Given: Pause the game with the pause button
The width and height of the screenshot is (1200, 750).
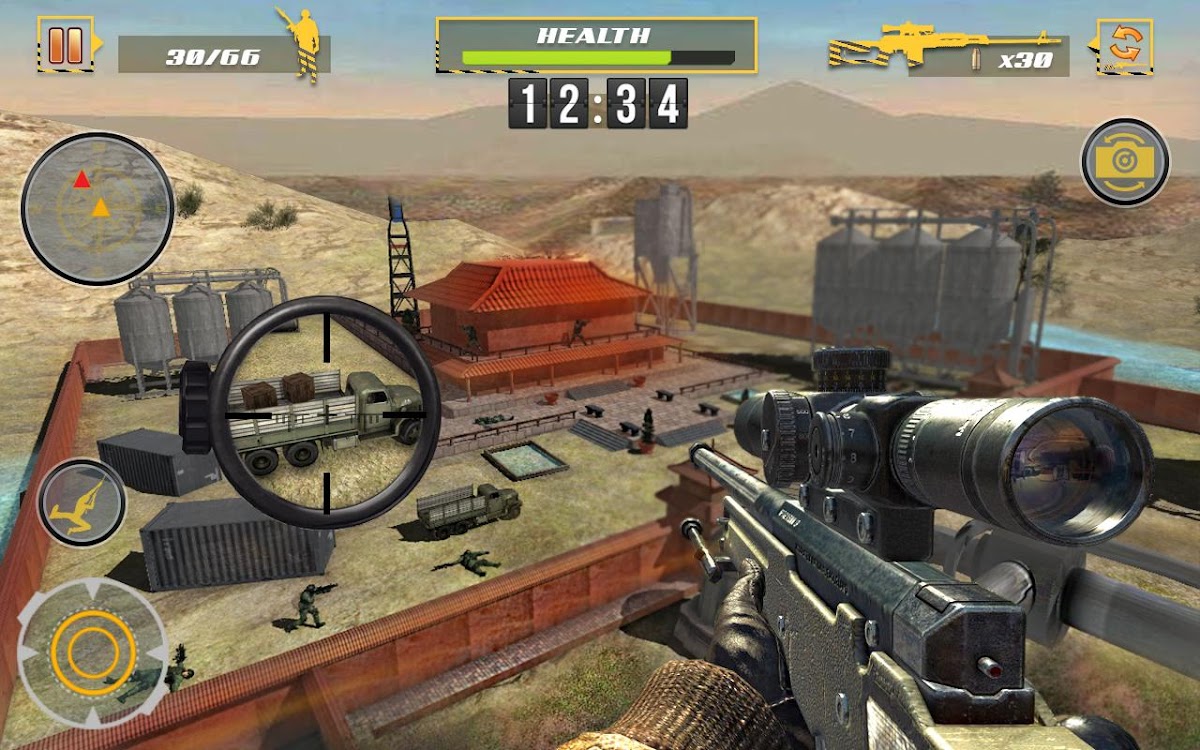Looking at the screenshot, I should [66, 44].
